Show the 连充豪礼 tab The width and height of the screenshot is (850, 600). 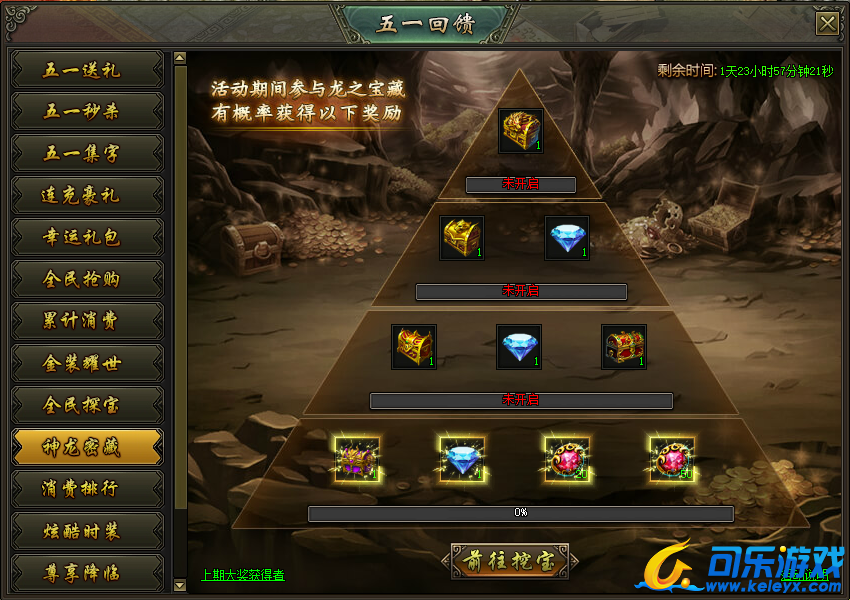tap(87, 196)
